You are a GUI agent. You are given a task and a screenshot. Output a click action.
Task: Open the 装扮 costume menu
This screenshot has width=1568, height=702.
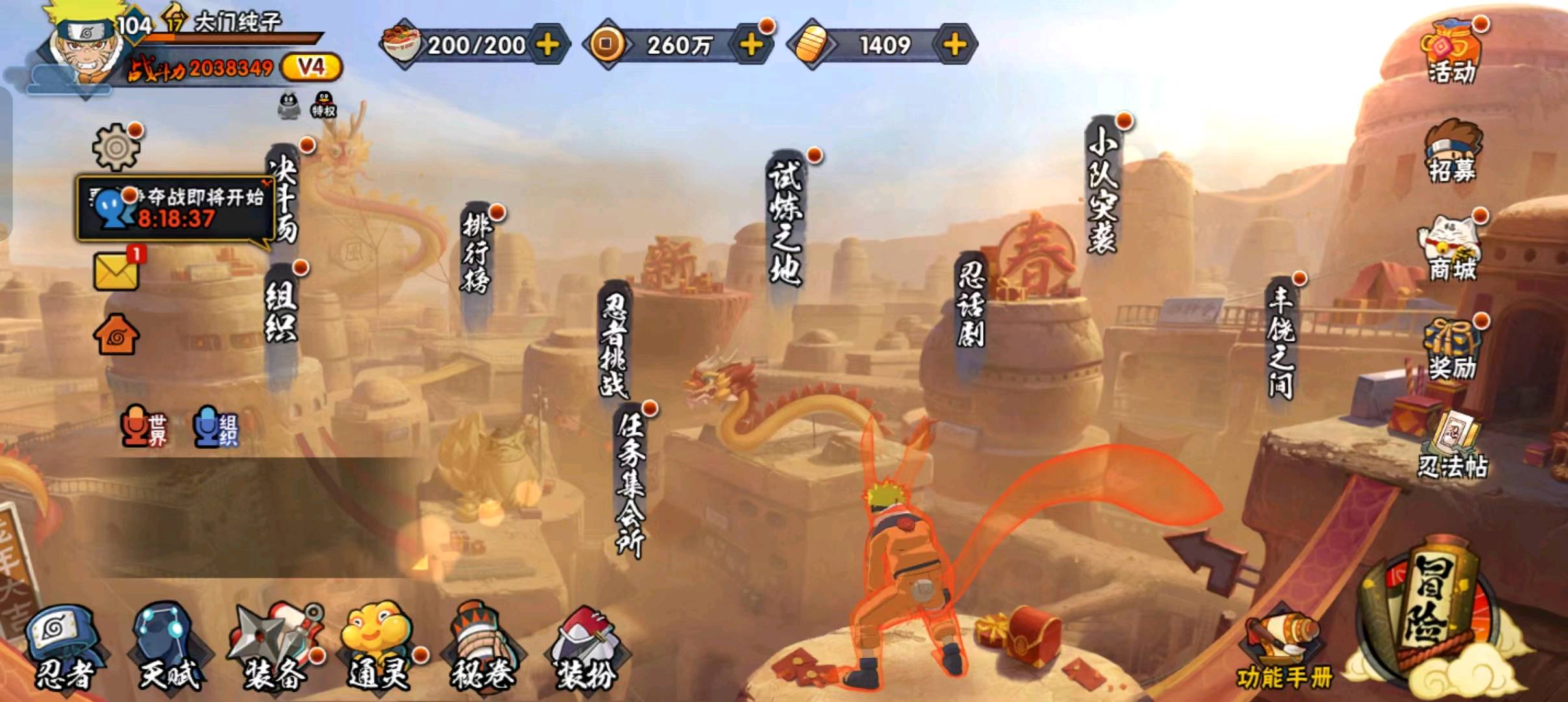pyautogui.click(x=586, y=648)
